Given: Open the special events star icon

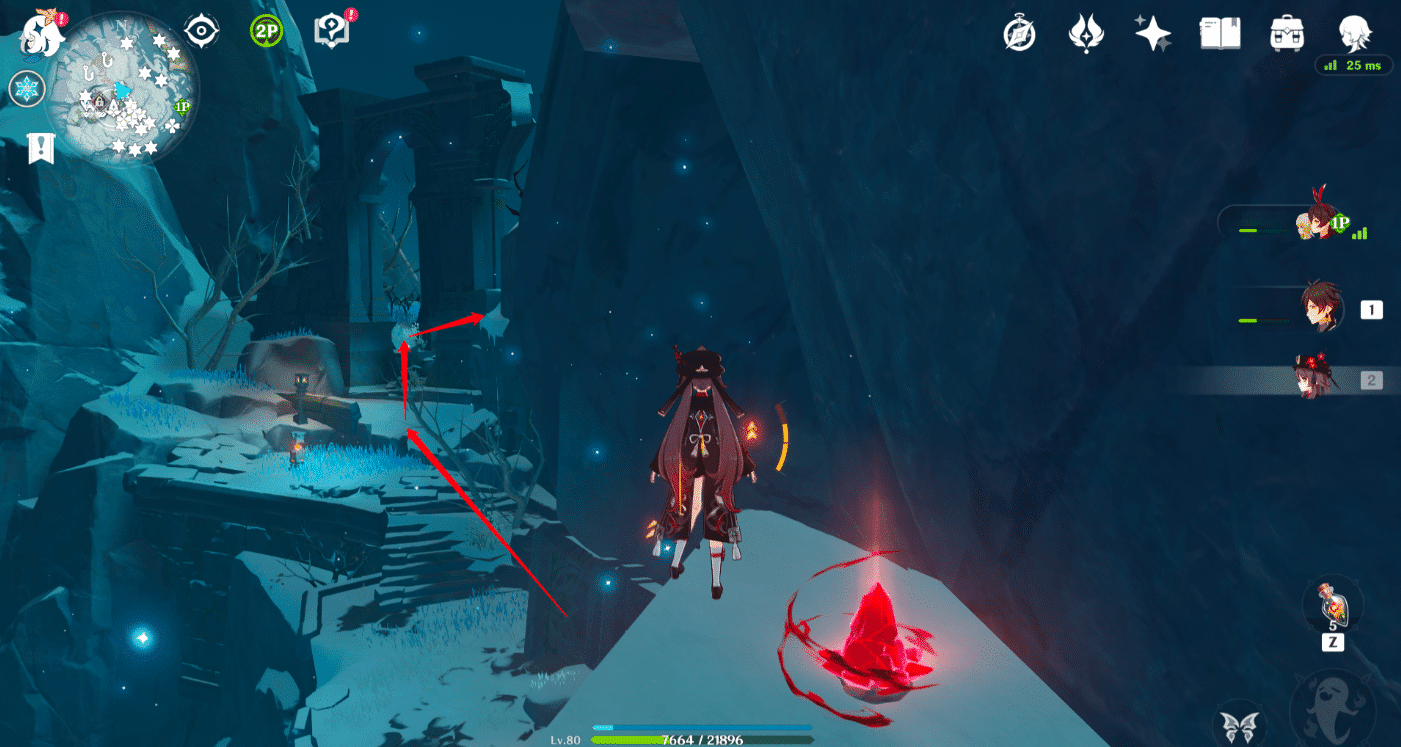Looking at the screenshot, I should [1152, 33].
